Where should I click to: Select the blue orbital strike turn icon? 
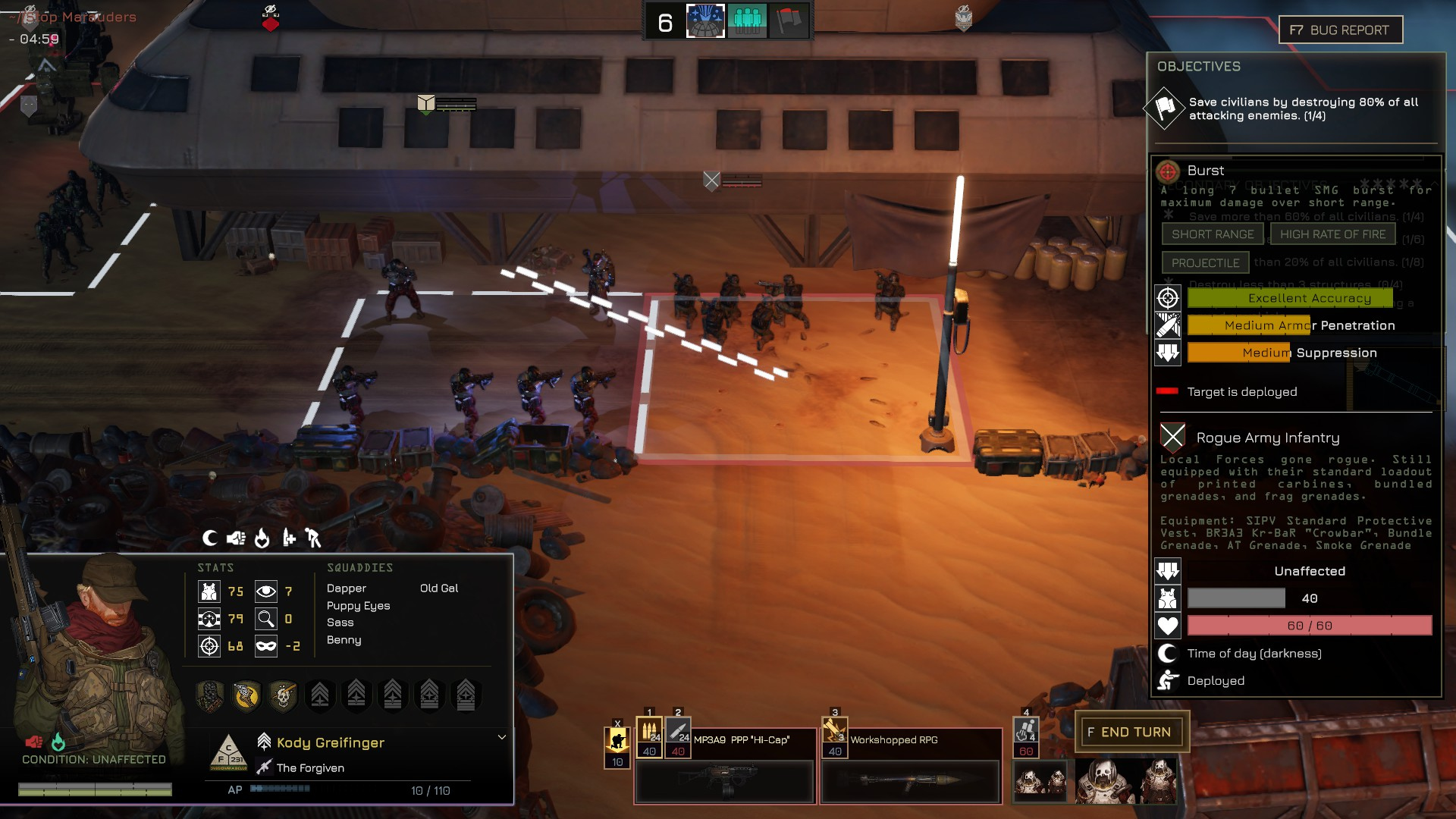tap(705, 21)
